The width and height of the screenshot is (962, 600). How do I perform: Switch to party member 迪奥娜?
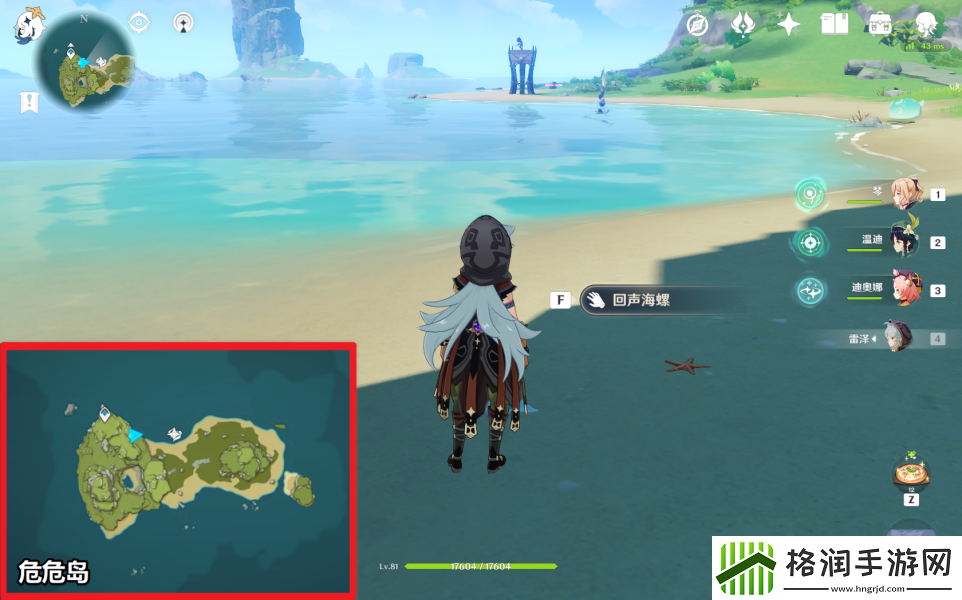click(x=904, y=290)
